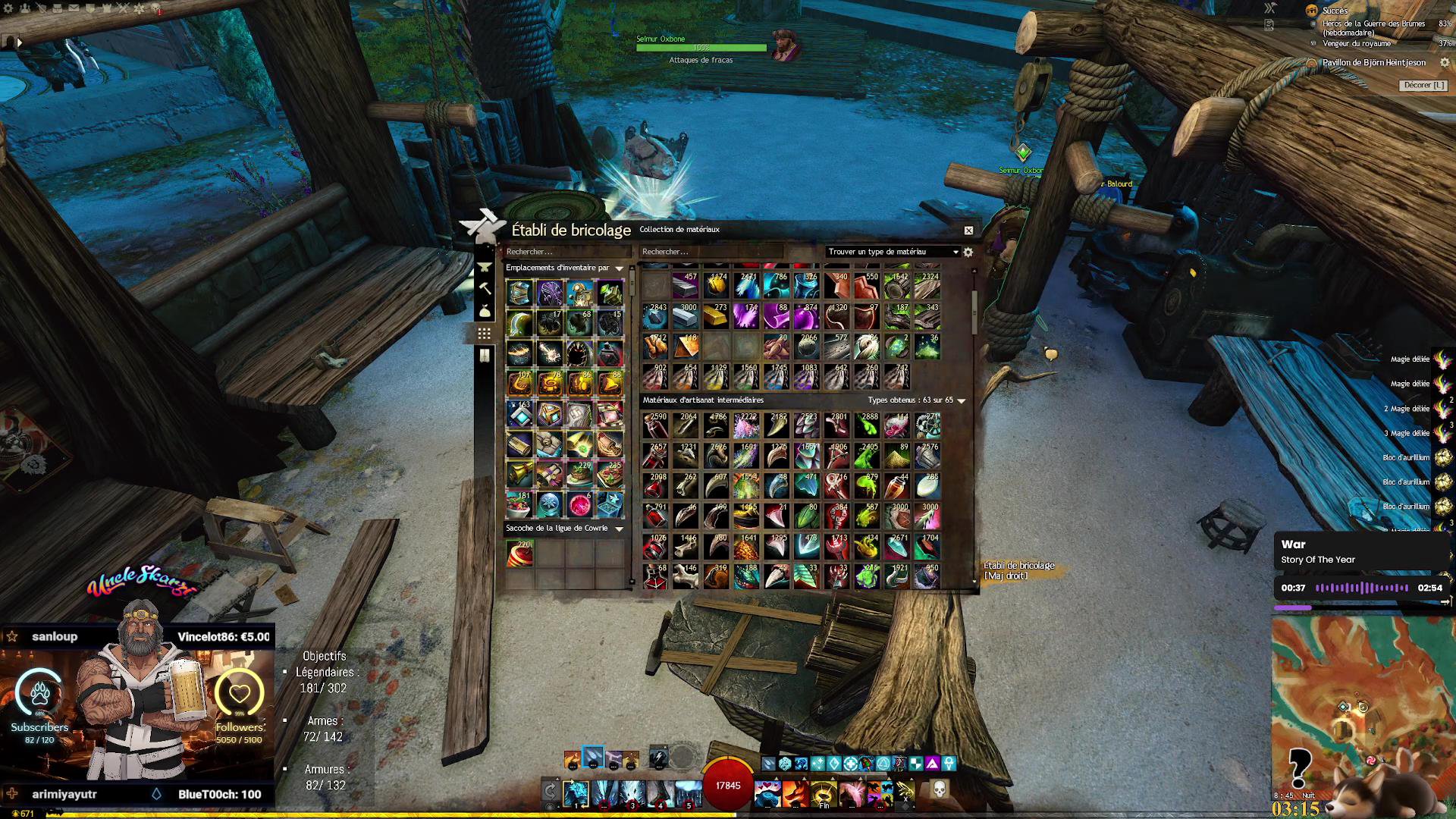This screenshot has height=819, width=1456.
Task: Trigger the fox elite-bar utility skill
Action: tap(795, 794)
